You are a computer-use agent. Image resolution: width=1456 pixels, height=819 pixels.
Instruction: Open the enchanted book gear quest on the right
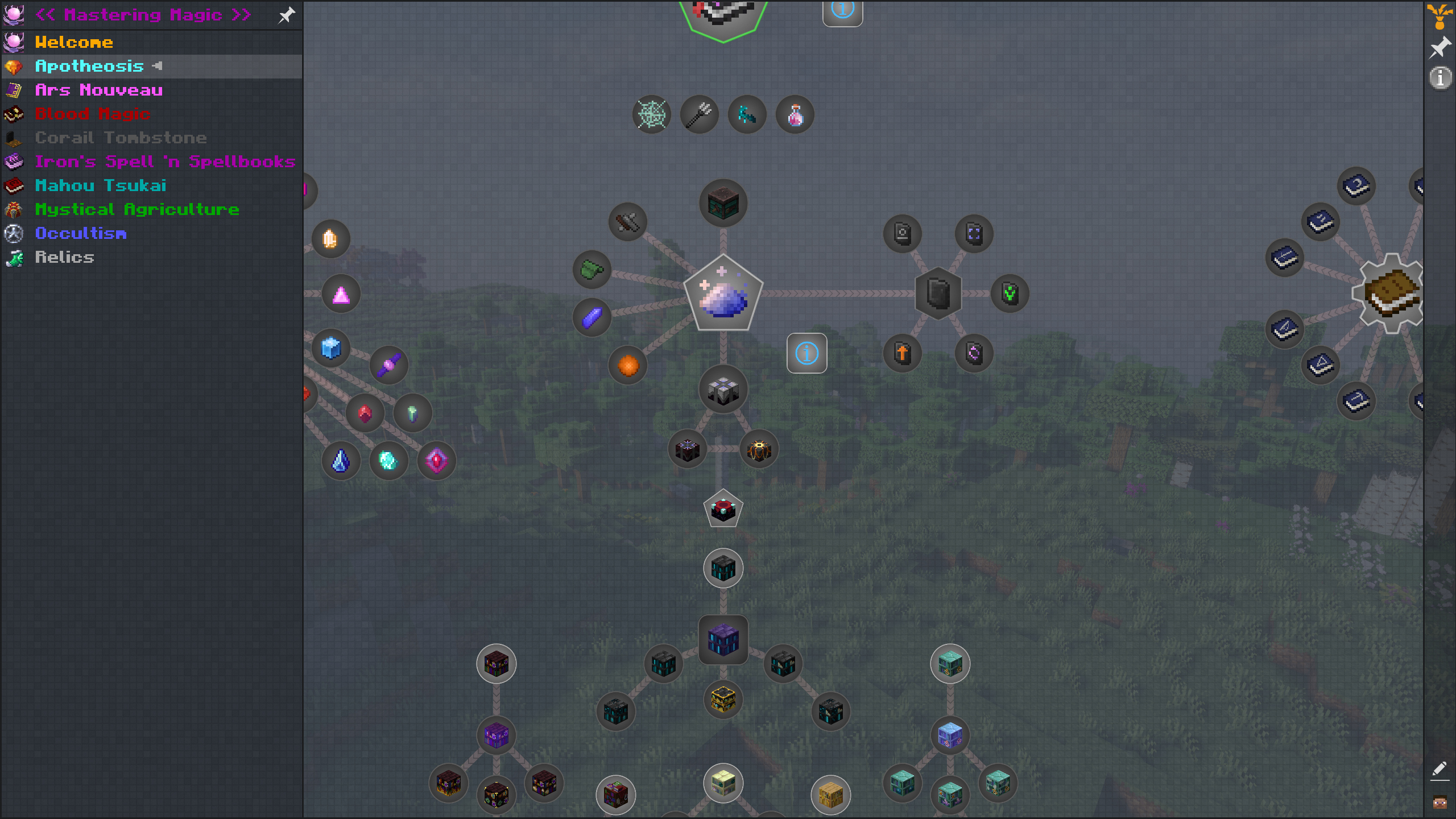click(1391, 293)
